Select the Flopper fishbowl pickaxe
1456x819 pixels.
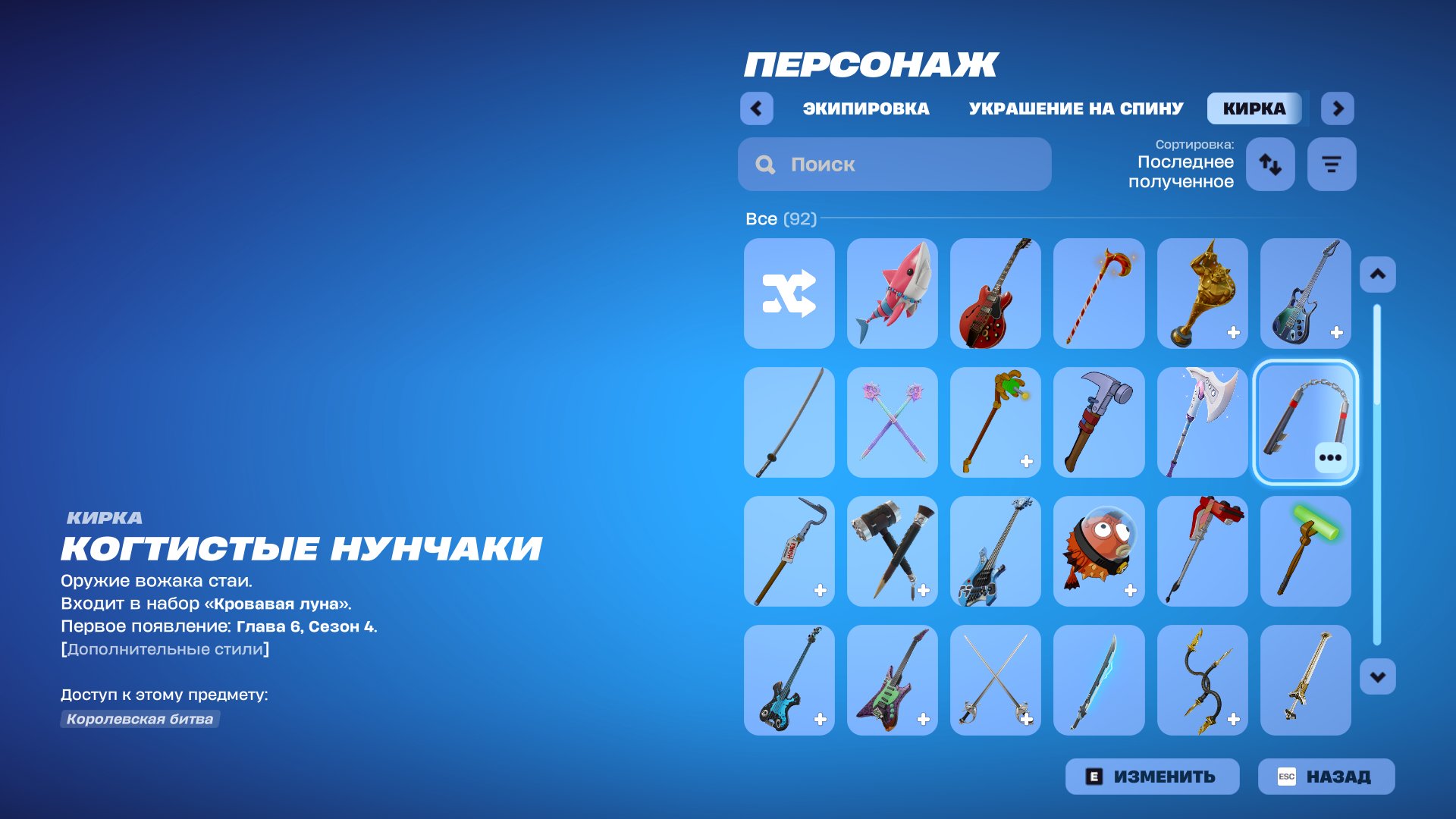pos(1098,551)
